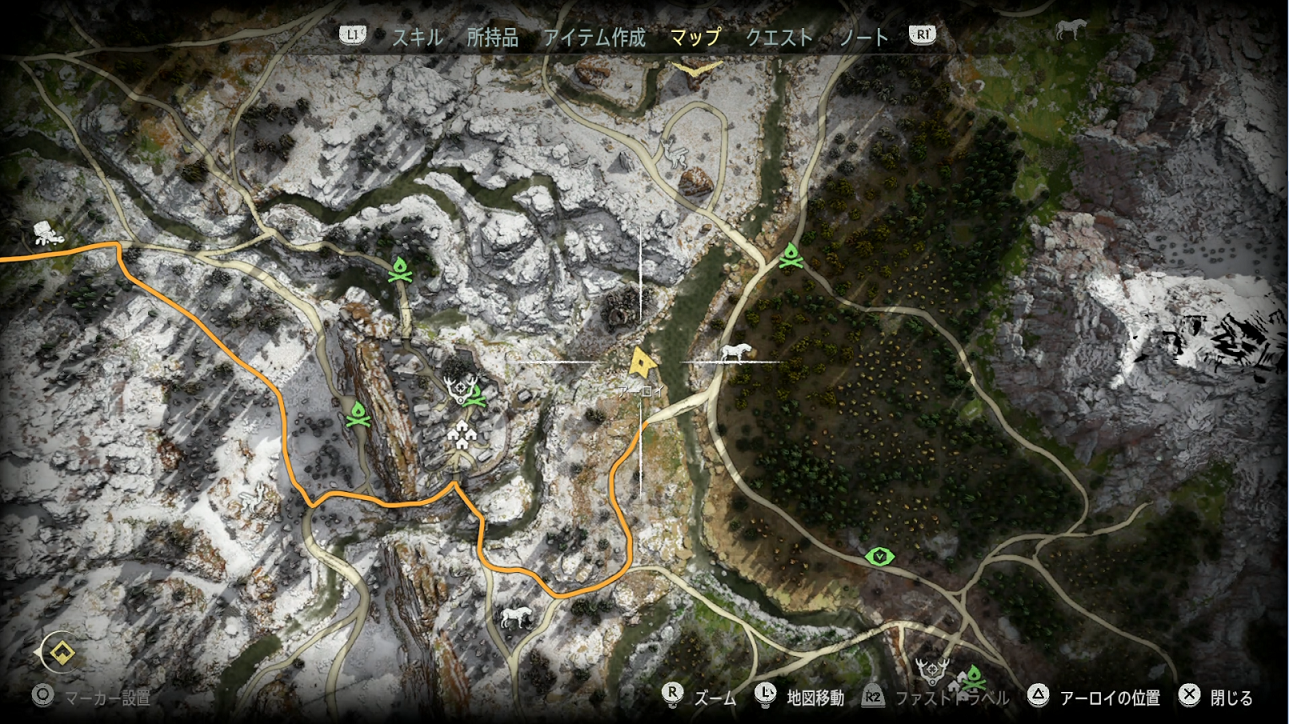Select the yellow diamond quest marker icon
Screen dimensions: 1289x724
[65, 653]
